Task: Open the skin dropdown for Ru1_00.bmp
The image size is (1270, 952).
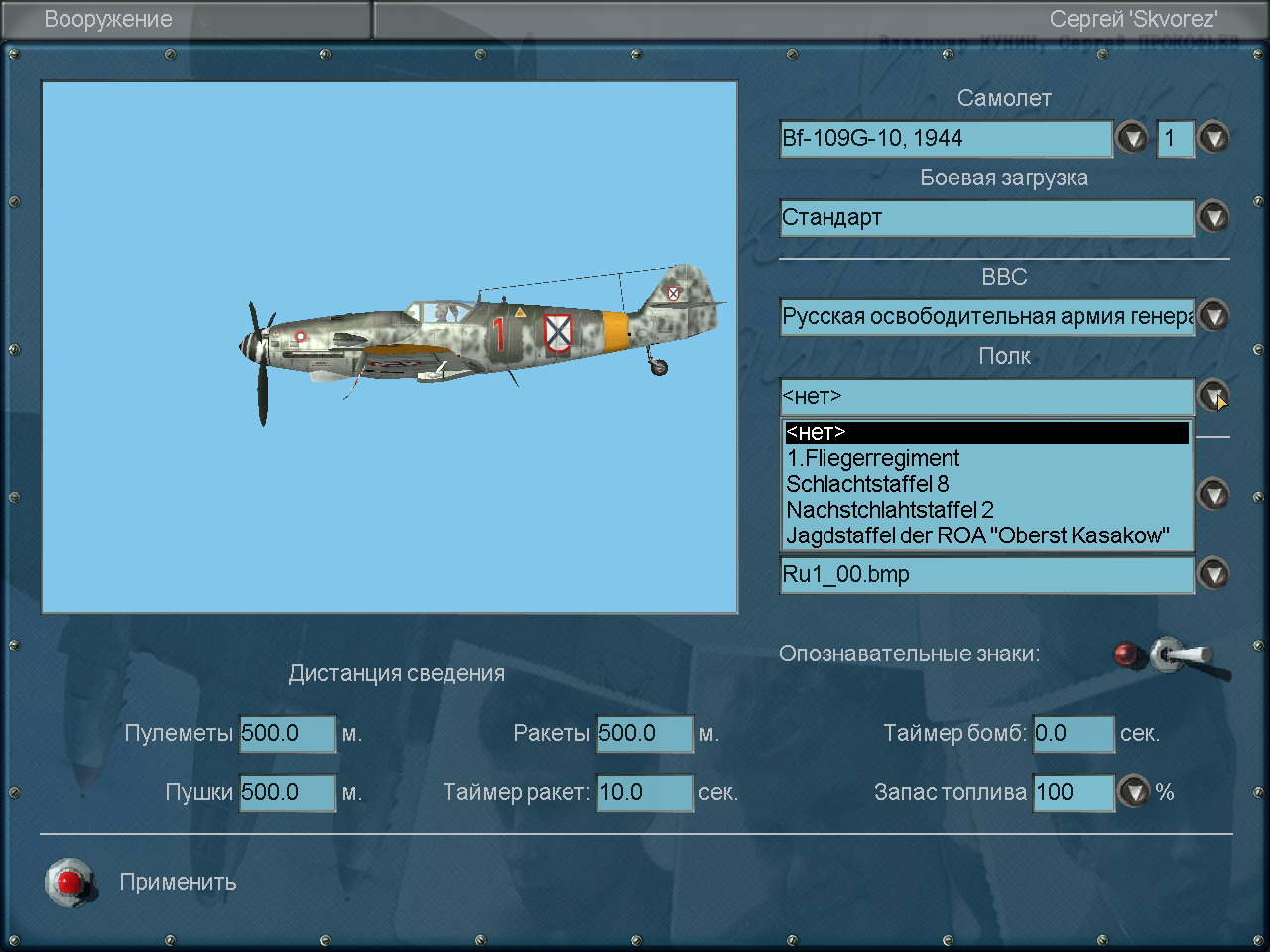Action: (x=1213, y=574)
